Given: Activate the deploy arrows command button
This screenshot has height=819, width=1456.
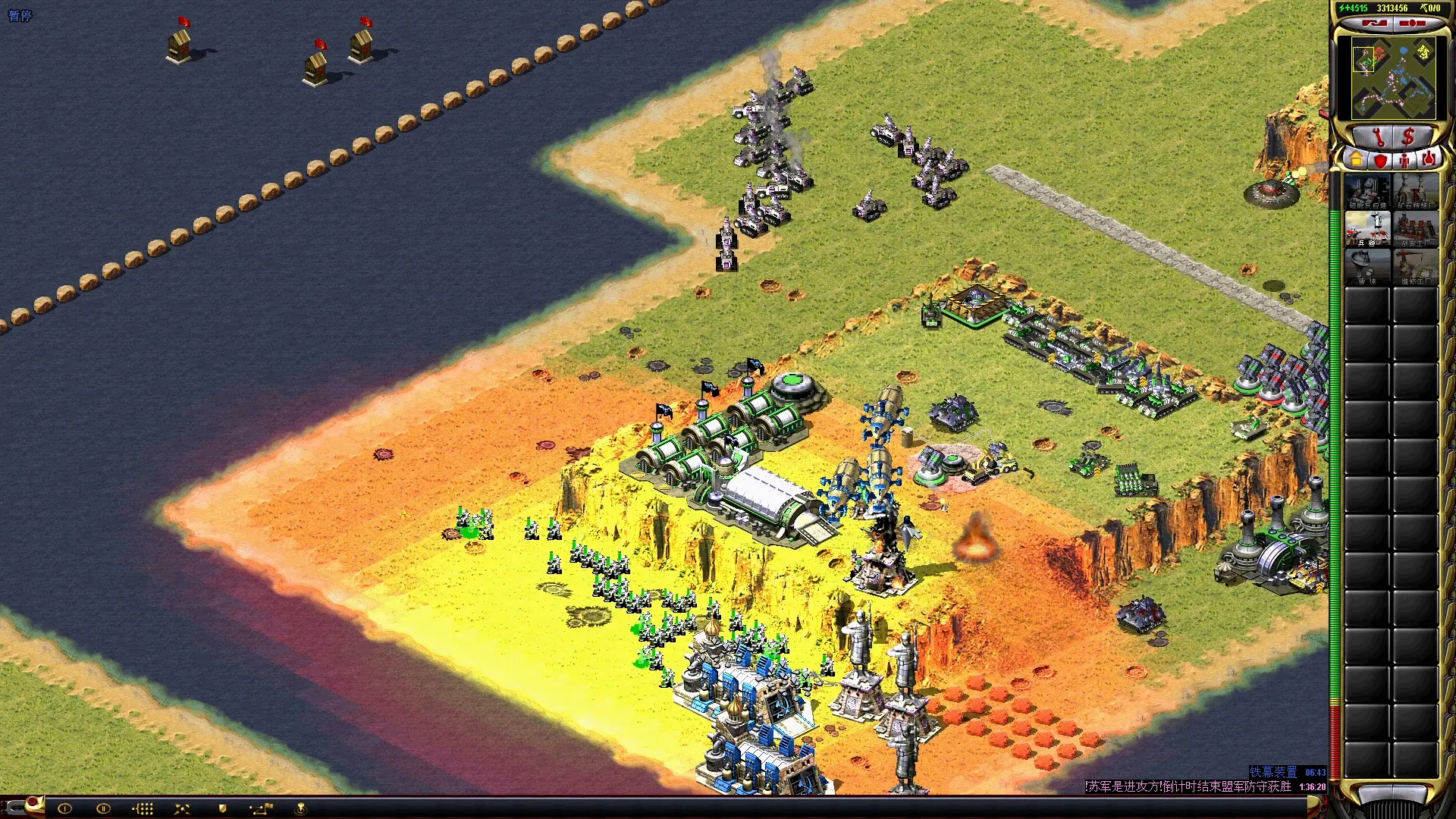Looking at the screenshot, I should pos(182,808).
